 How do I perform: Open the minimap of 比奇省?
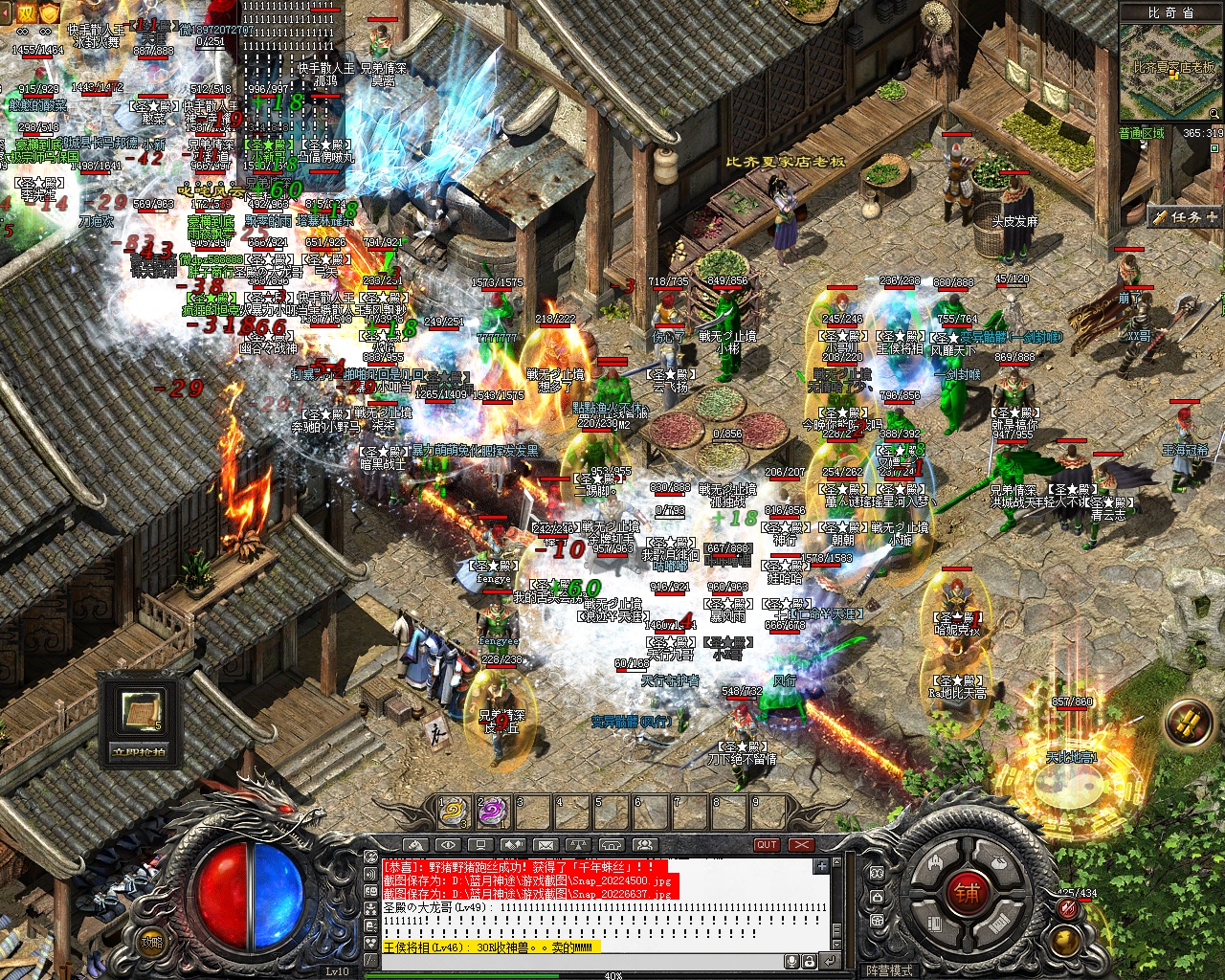pyautogui.click(x=1171, y=77)
